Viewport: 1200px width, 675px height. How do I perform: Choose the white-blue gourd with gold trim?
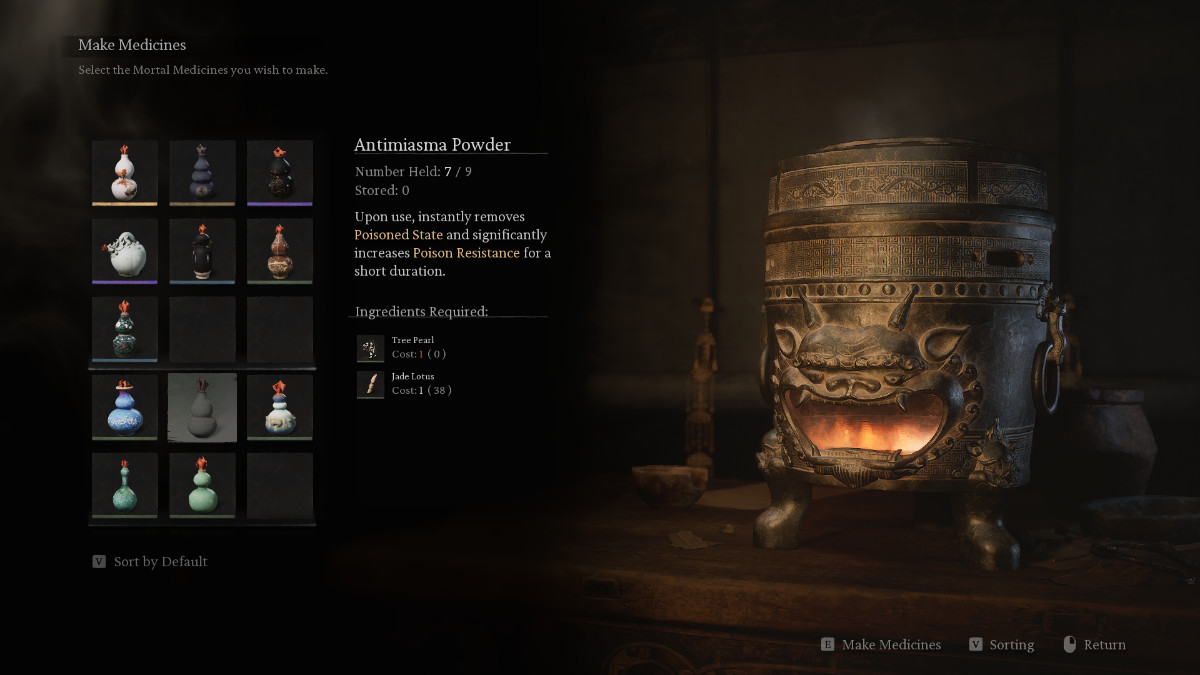280,407
